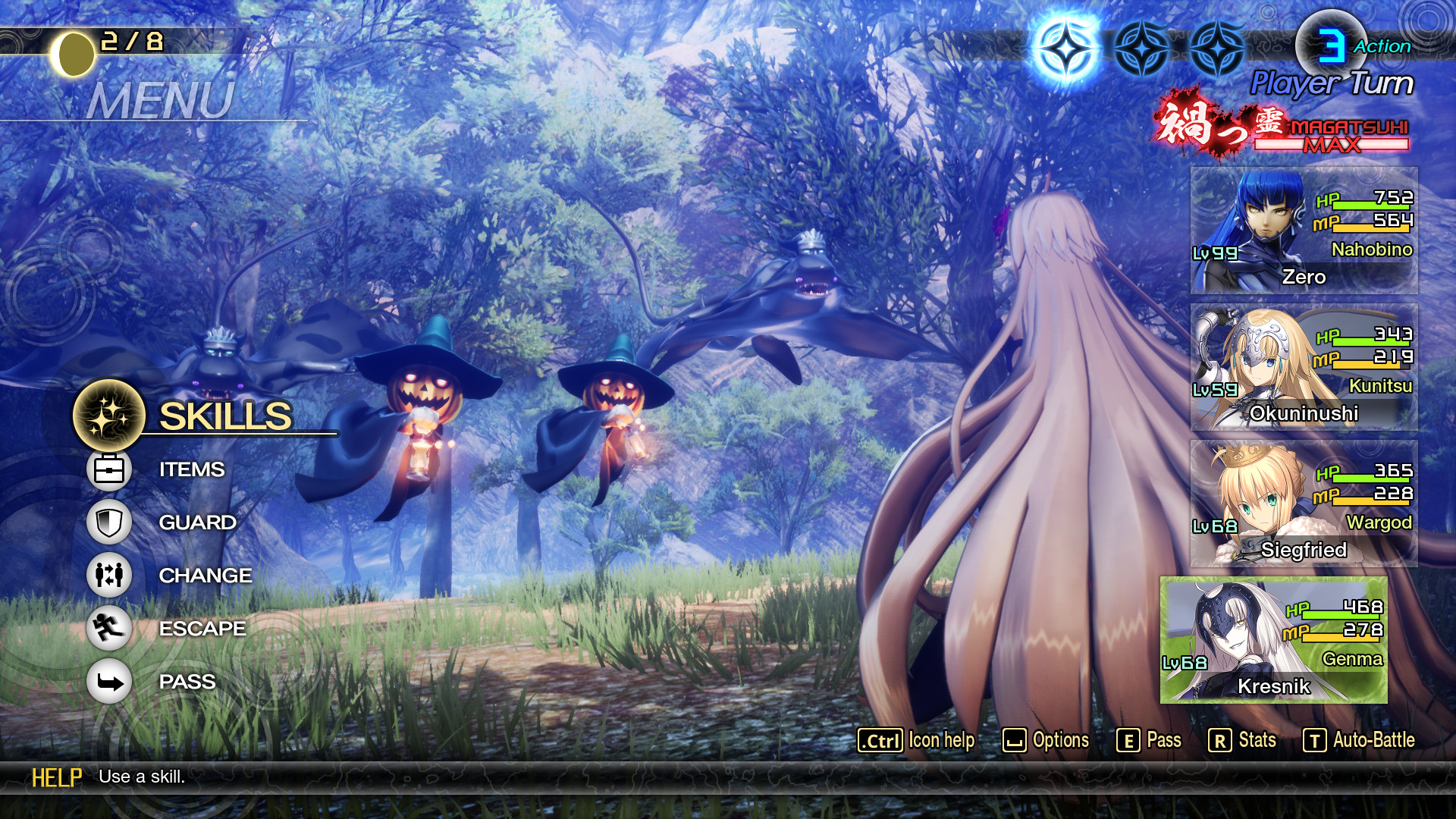Click the glowing press turn icon
The height and width of the screenshot is (819, 1456).
click(x=1067, y=48)
